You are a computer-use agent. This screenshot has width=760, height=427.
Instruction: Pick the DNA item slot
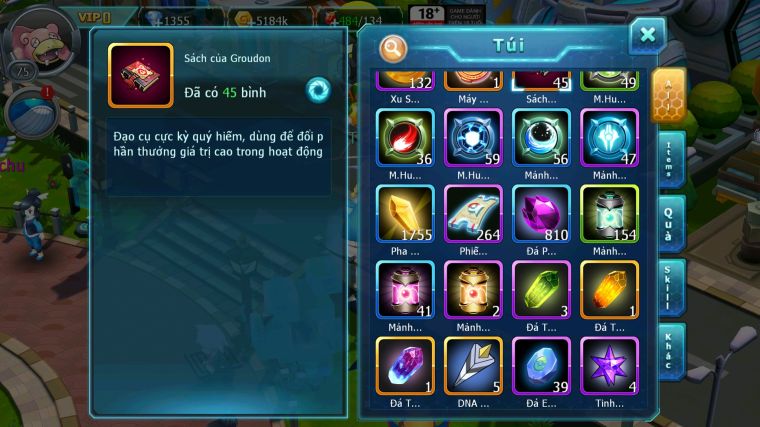(473, 366)
